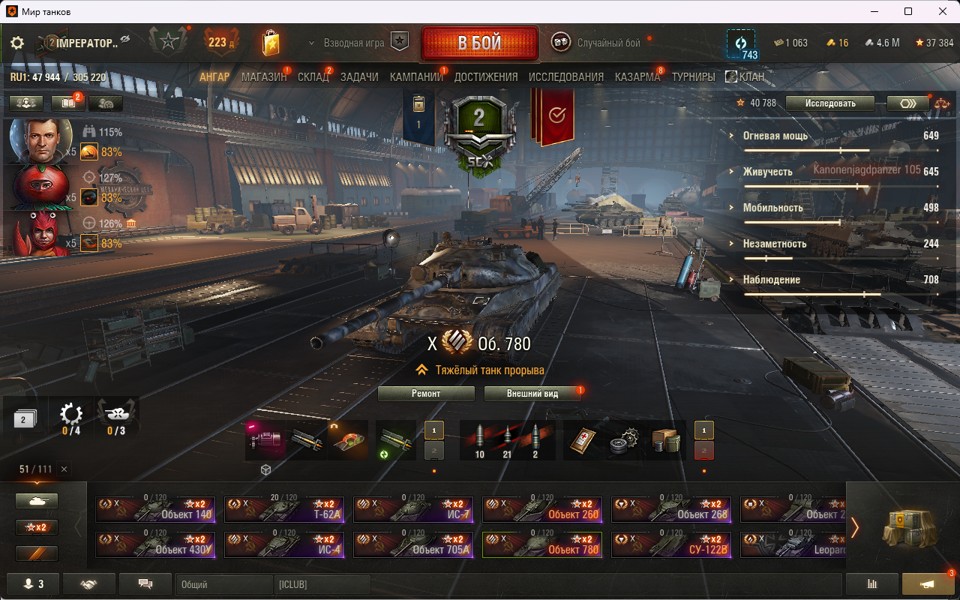
Task: Open the Внешний вид customization
Action: pyautogui.click(x=533, y=394)
